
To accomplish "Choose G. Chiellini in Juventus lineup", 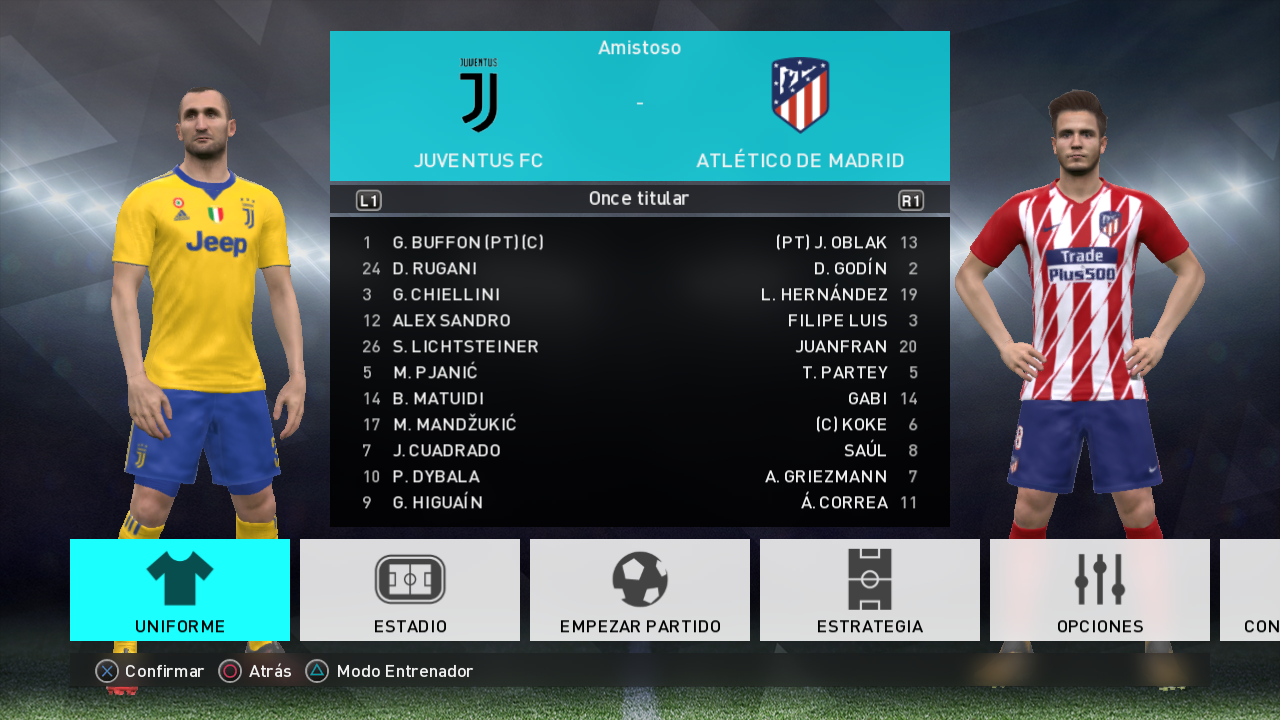I will pyautogui.click(x=446, y=295).
